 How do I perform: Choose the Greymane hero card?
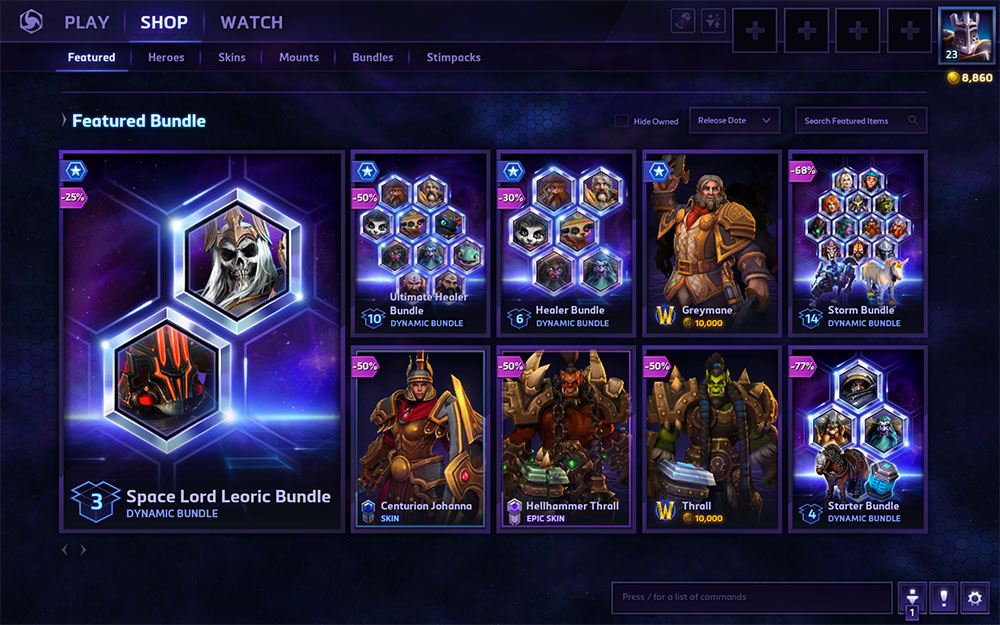click(x=711, y=242)
